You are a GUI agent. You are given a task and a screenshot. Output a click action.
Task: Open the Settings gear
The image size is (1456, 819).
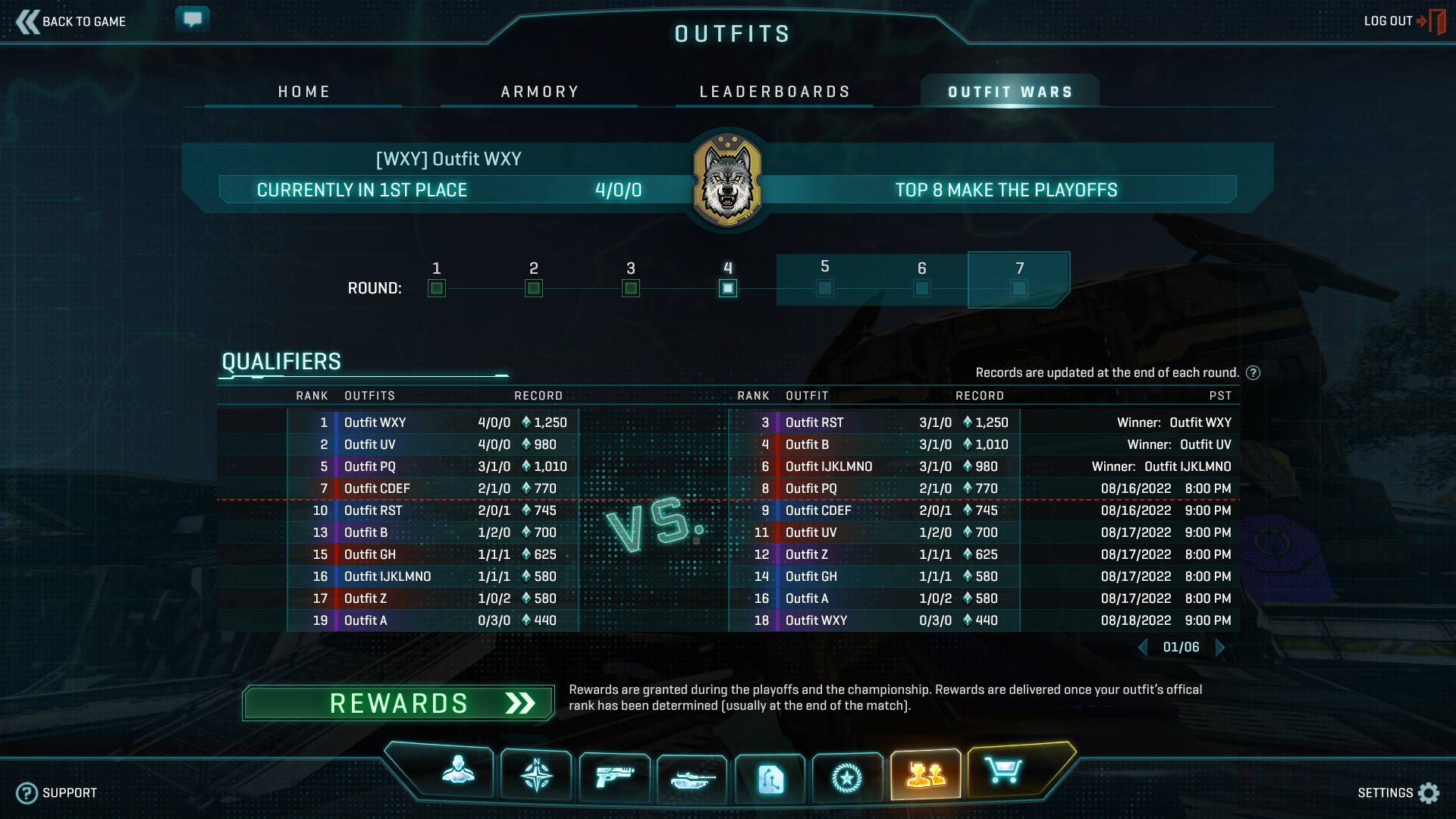1429,792
